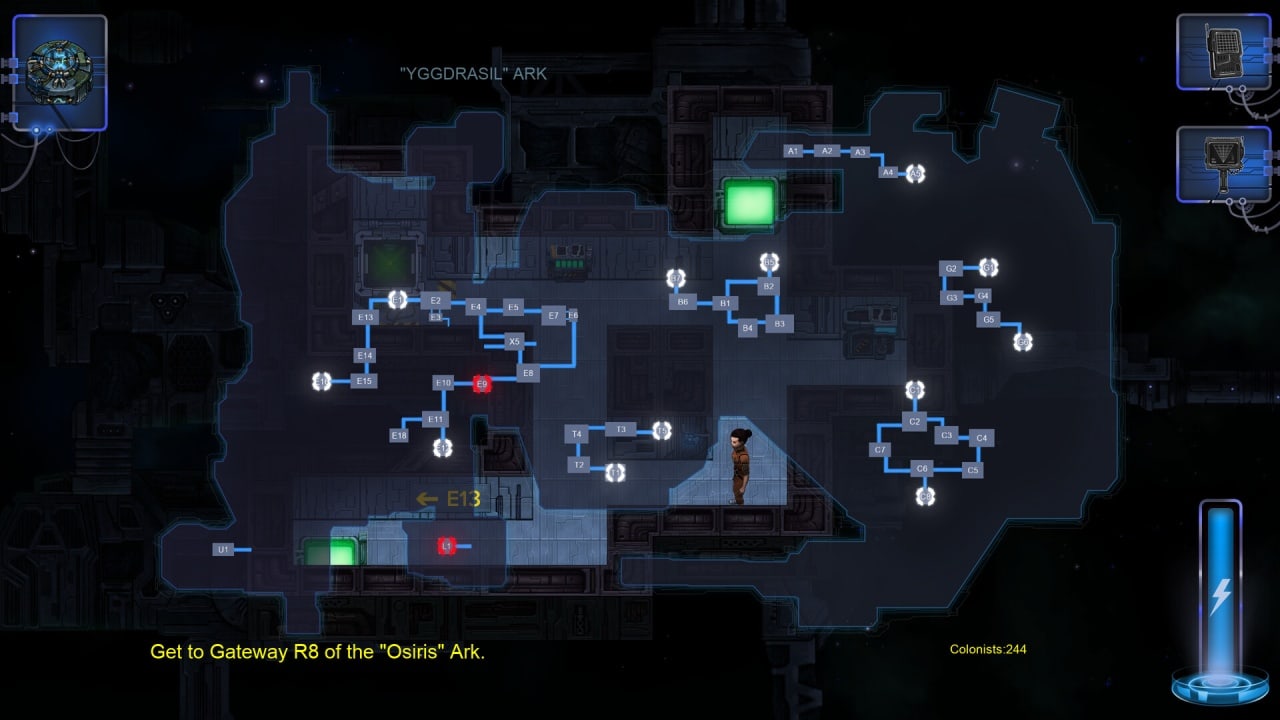Click map node E15
The width and height of the screenshot is (1280, 720).
tap(365, 381)
